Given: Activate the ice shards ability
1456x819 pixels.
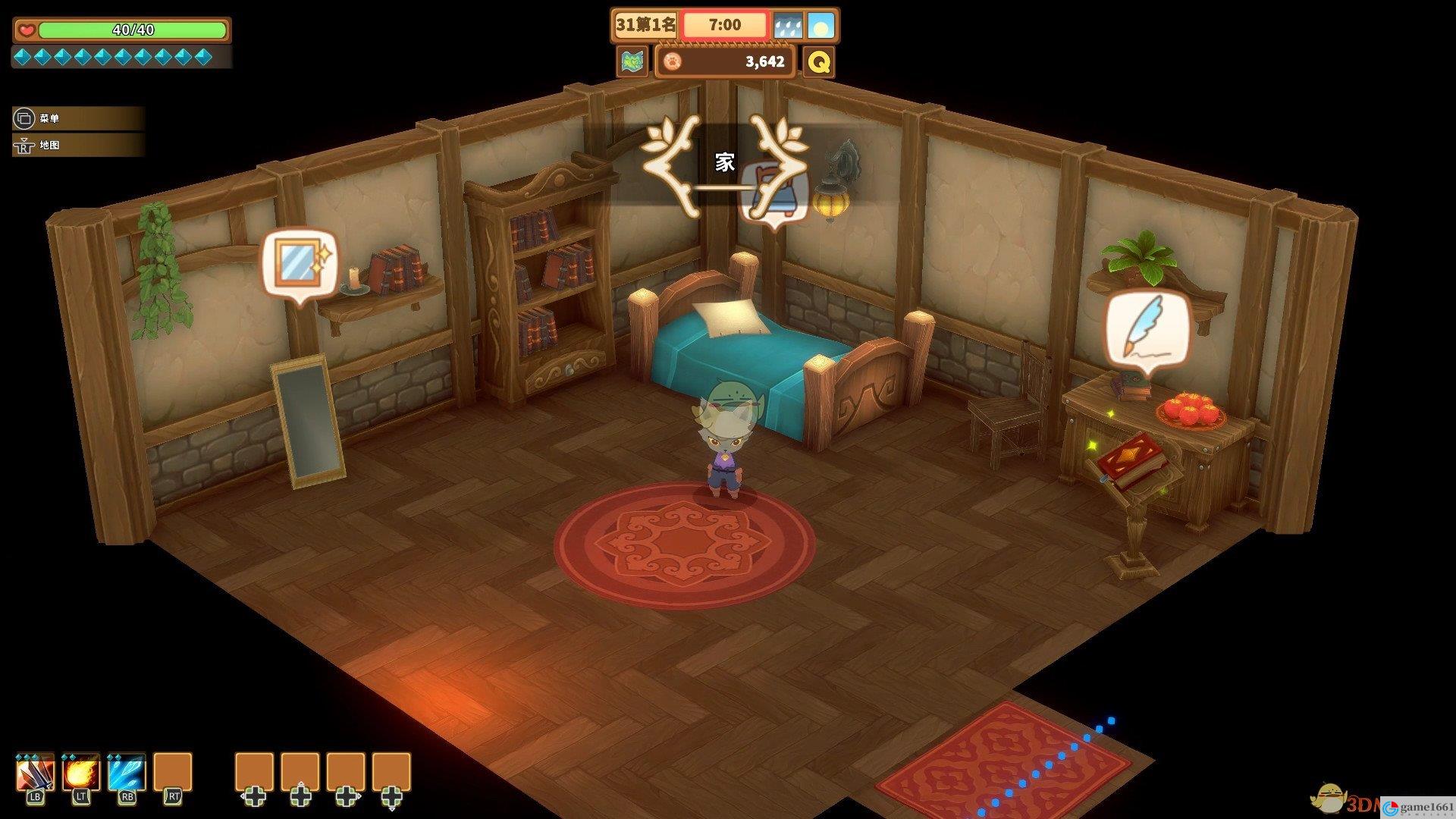Looking at the screenshot, I should (127, 773).
